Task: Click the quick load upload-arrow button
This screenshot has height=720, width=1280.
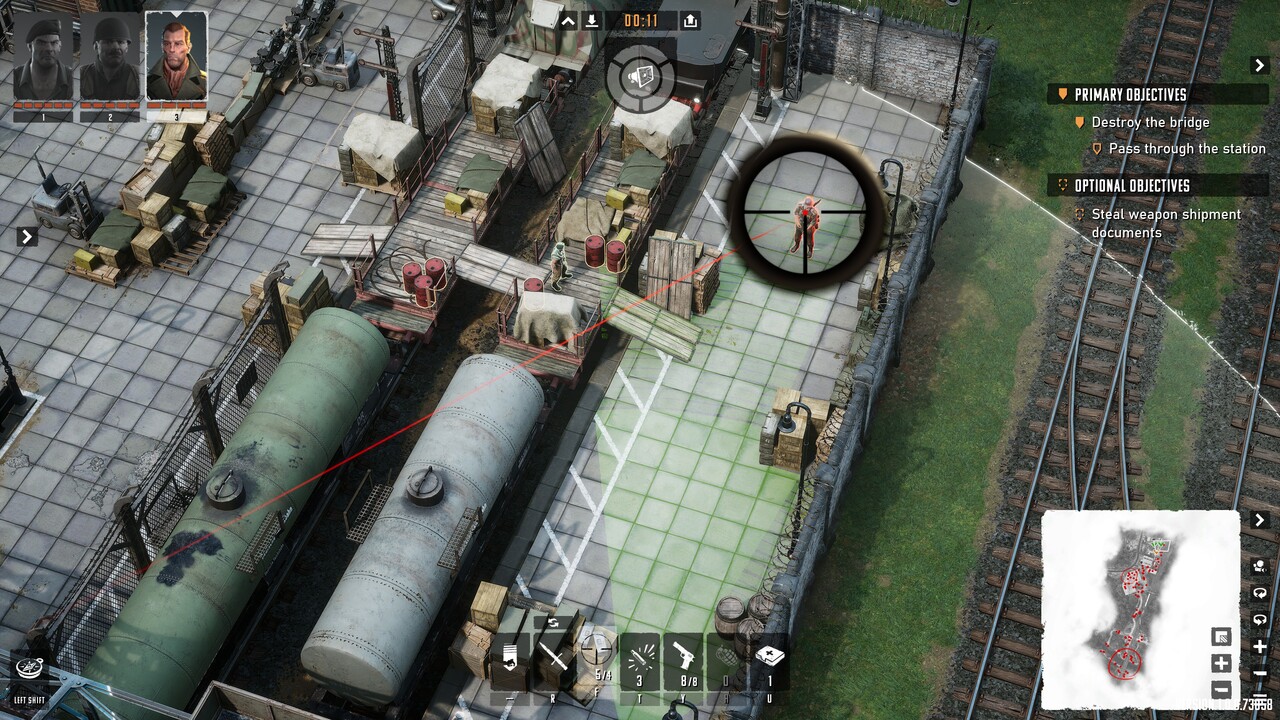Action: click(690, 21)
